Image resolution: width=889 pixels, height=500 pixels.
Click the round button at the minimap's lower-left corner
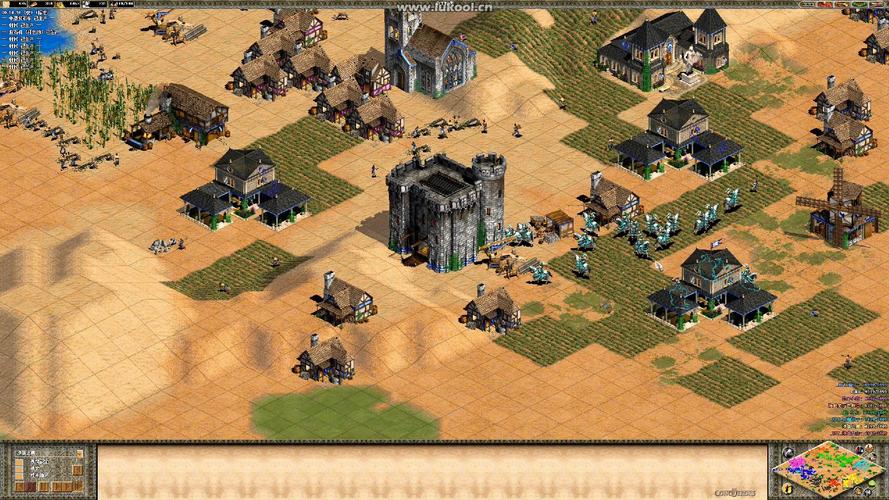pyautogui.click(x=787, y=489)
